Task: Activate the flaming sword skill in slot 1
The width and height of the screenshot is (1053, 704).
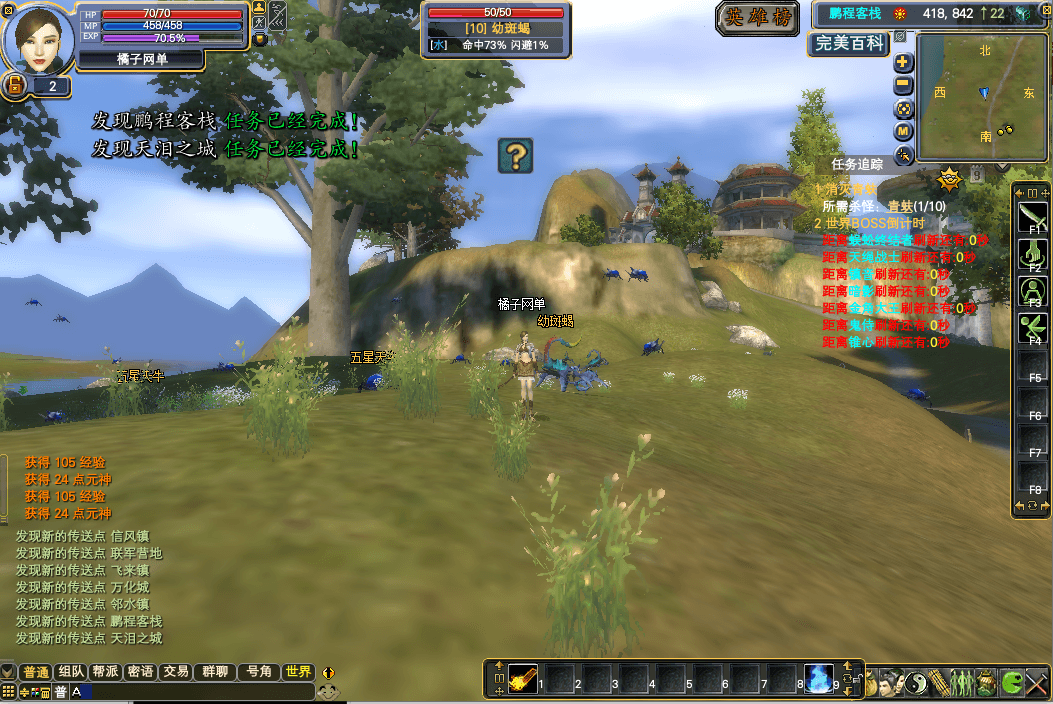Action: tap(523, 678)
